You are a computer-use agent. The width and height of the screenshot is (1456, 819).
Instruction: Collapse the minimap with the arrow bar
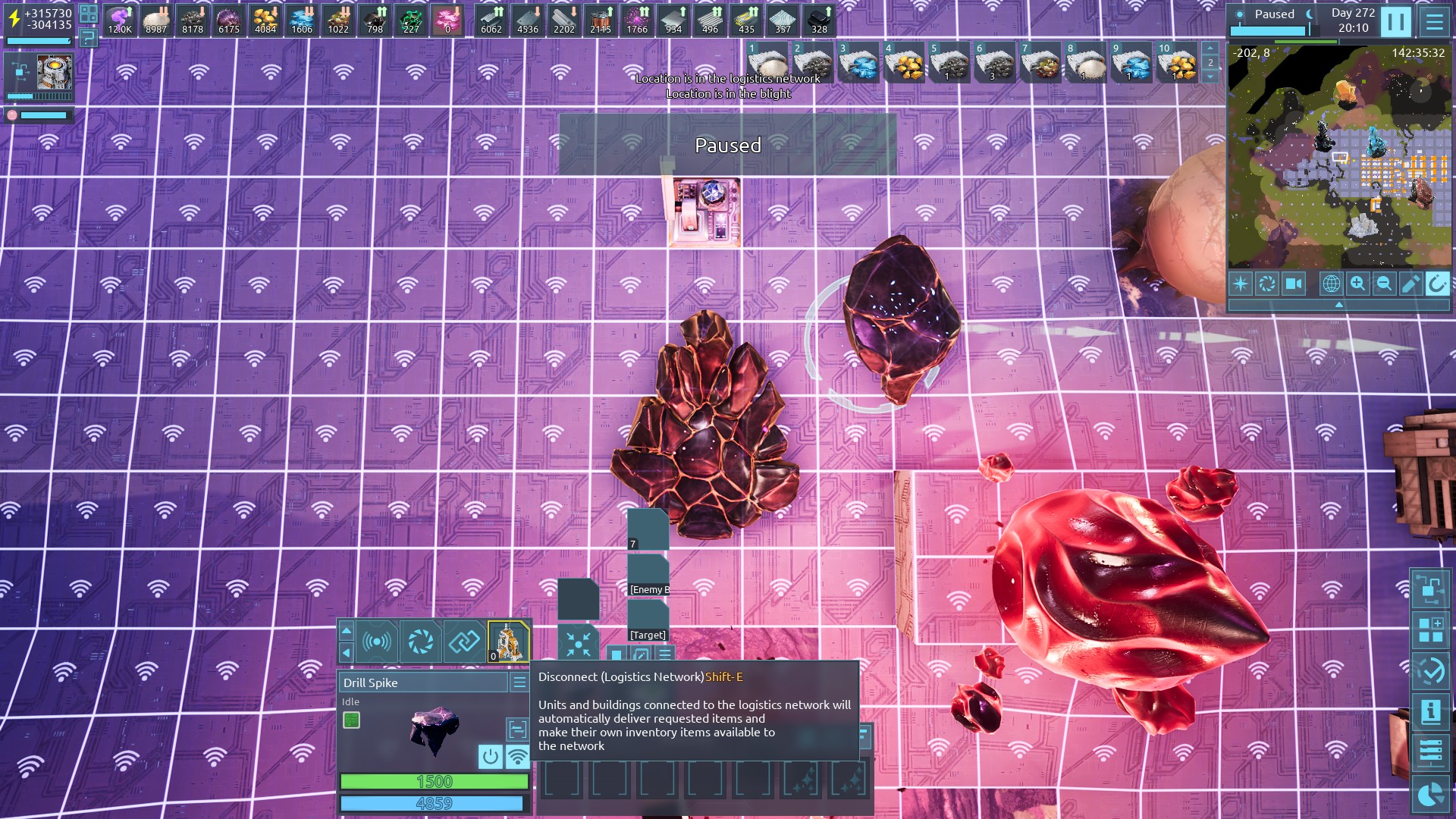click(x=1338, y=304)
